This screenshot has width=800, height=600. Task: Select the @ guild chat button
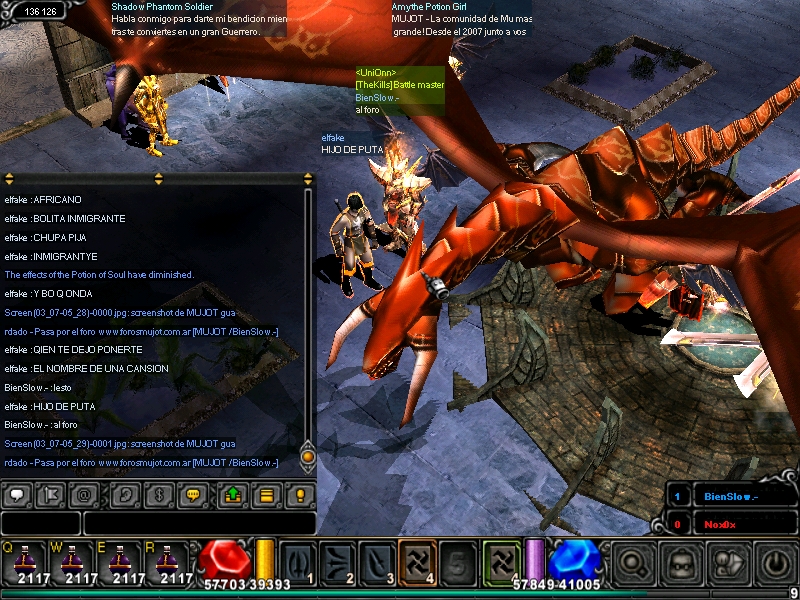(86, 494)
